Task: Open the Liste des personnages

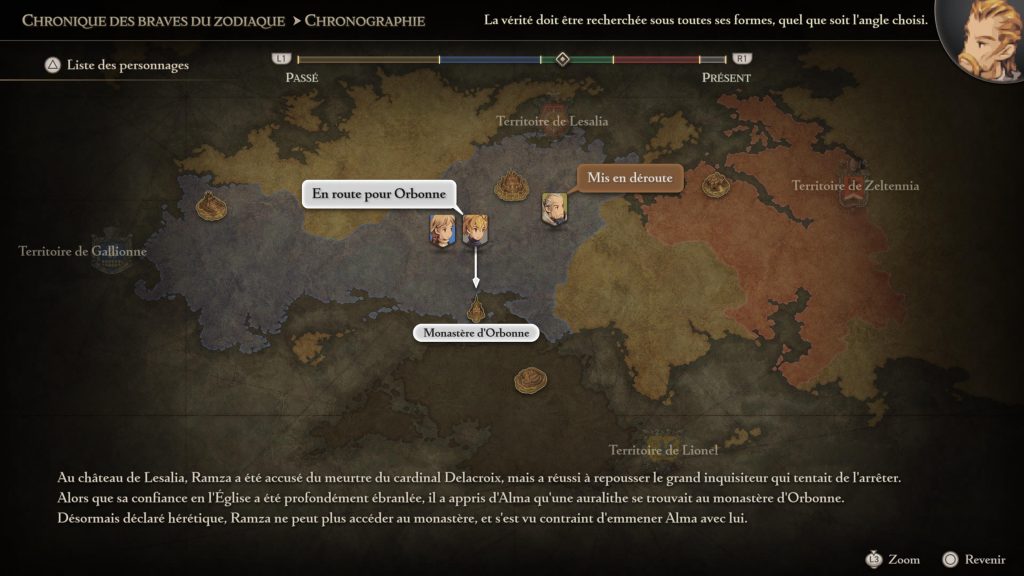Action: [x=116, y=66]
